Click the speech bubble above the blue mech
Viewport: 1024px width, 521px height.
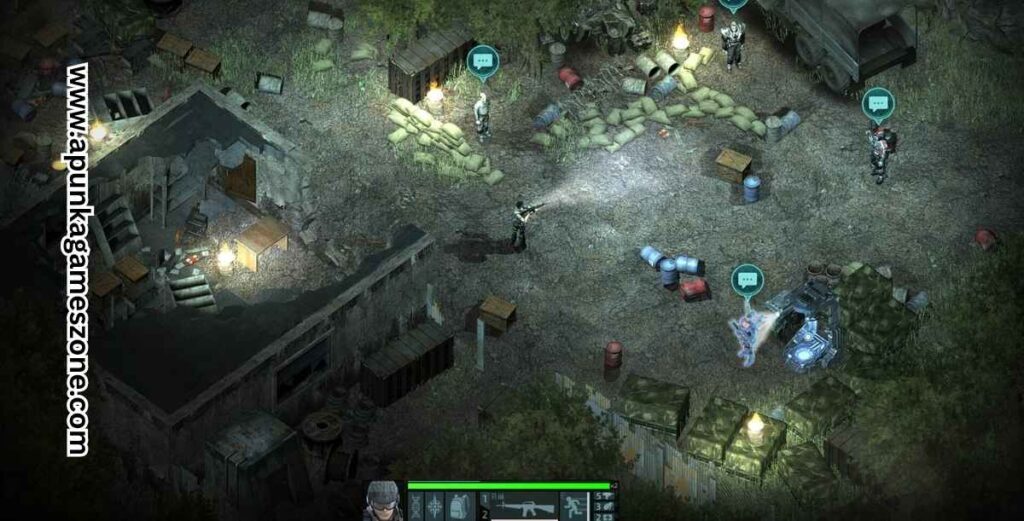[746, 280]
